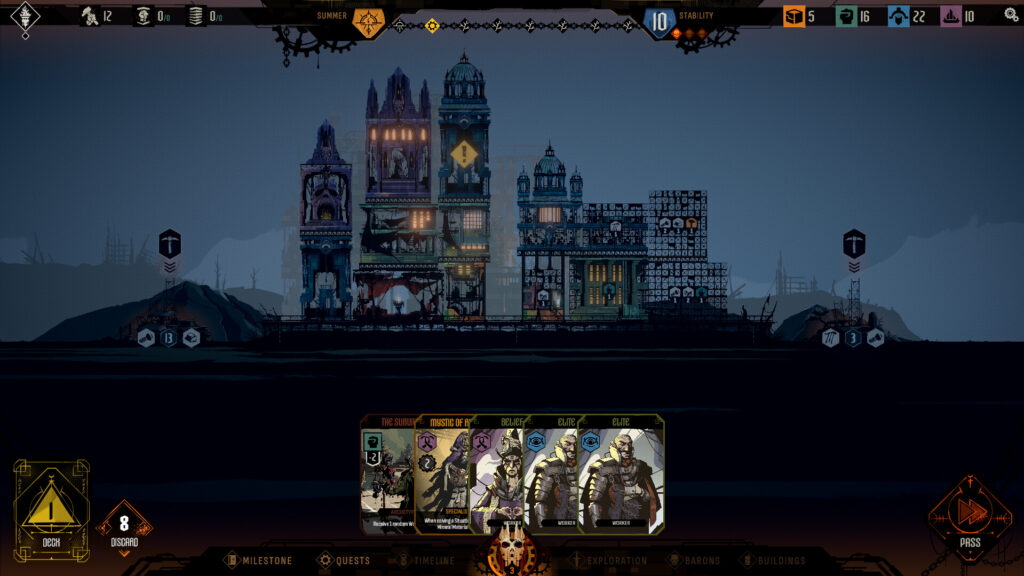Open settings via the gear icon
The image size is (1024, 576).
(x=1011, y=15)
